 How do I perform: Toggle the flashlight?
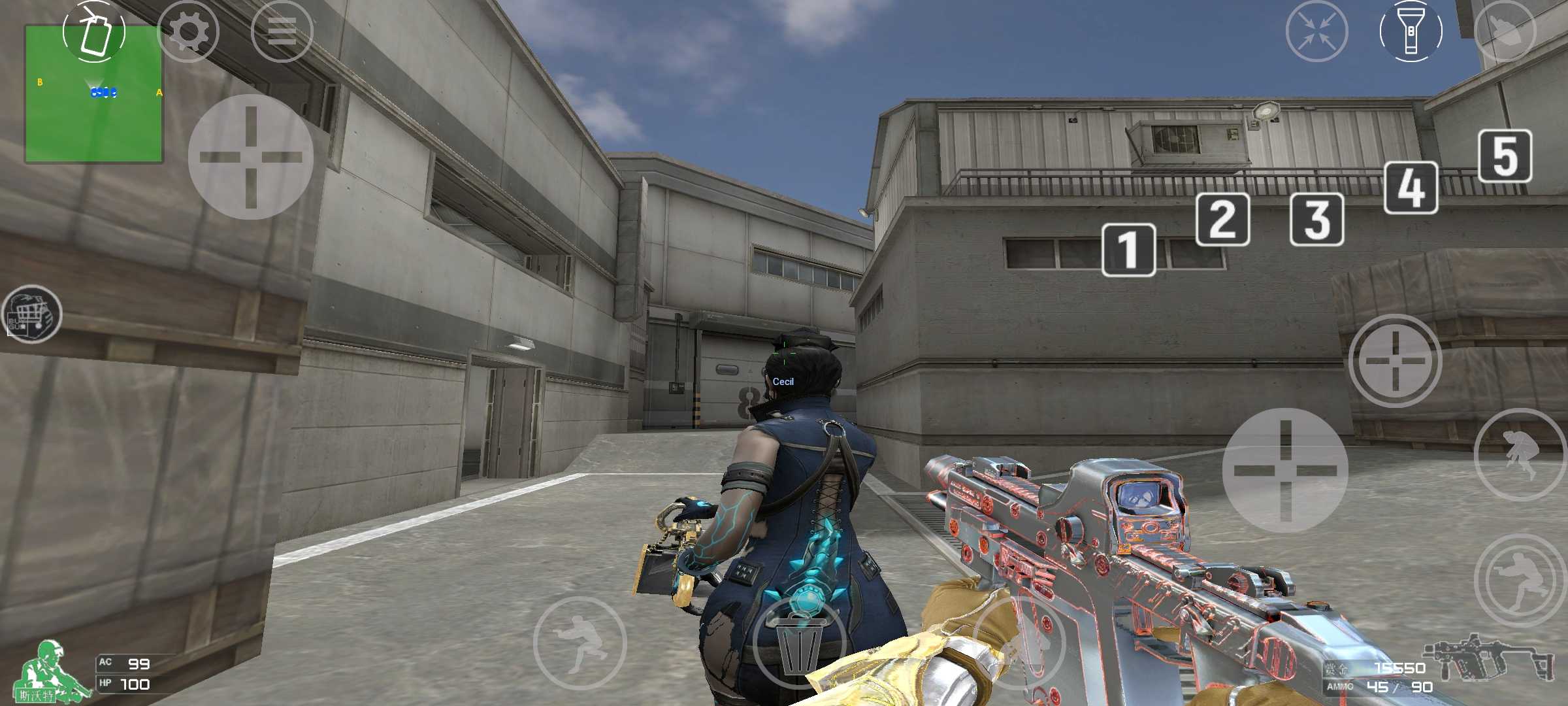(1411, 31)
